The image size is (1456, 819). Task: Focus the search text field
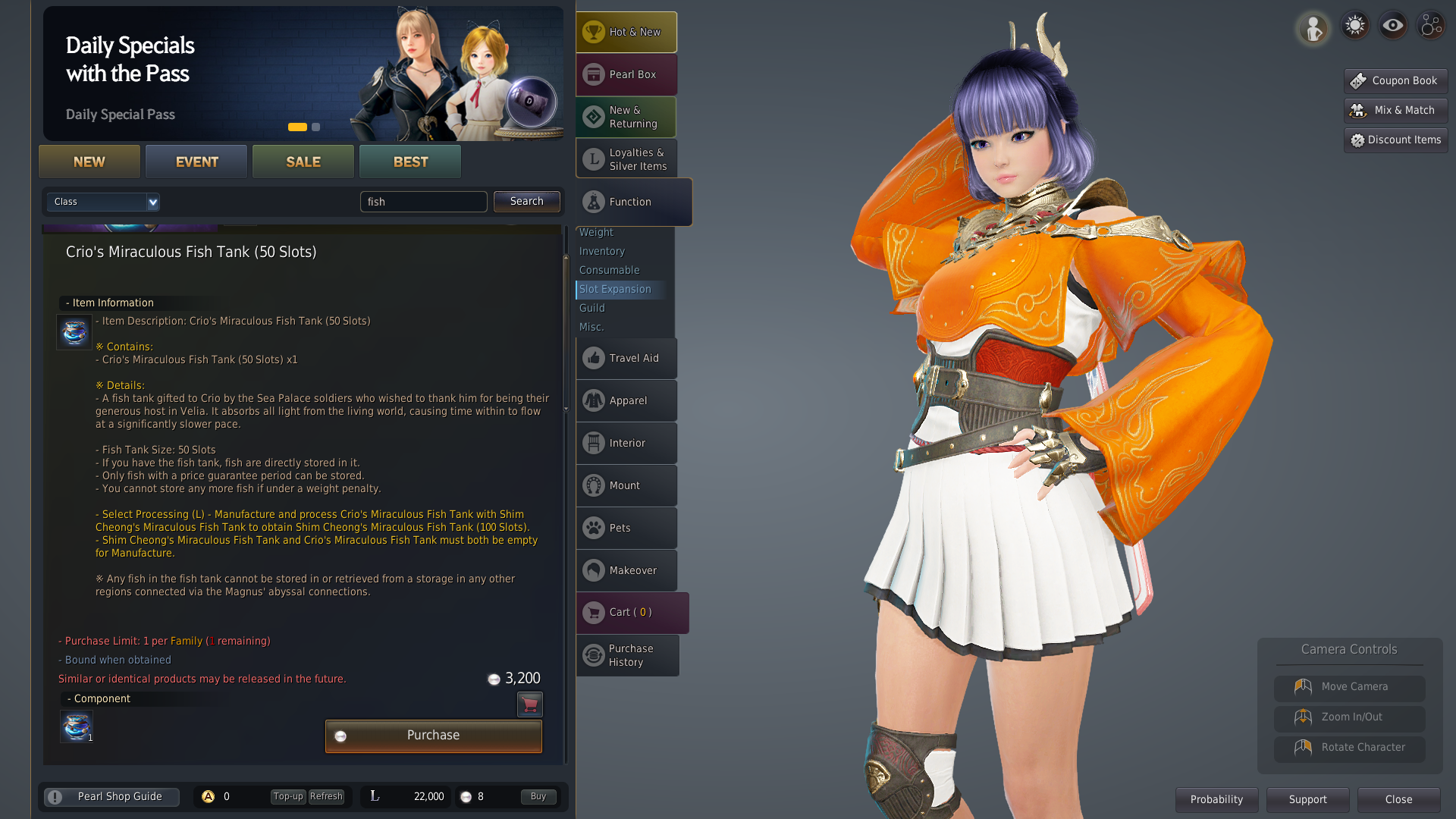click(423, 202)
